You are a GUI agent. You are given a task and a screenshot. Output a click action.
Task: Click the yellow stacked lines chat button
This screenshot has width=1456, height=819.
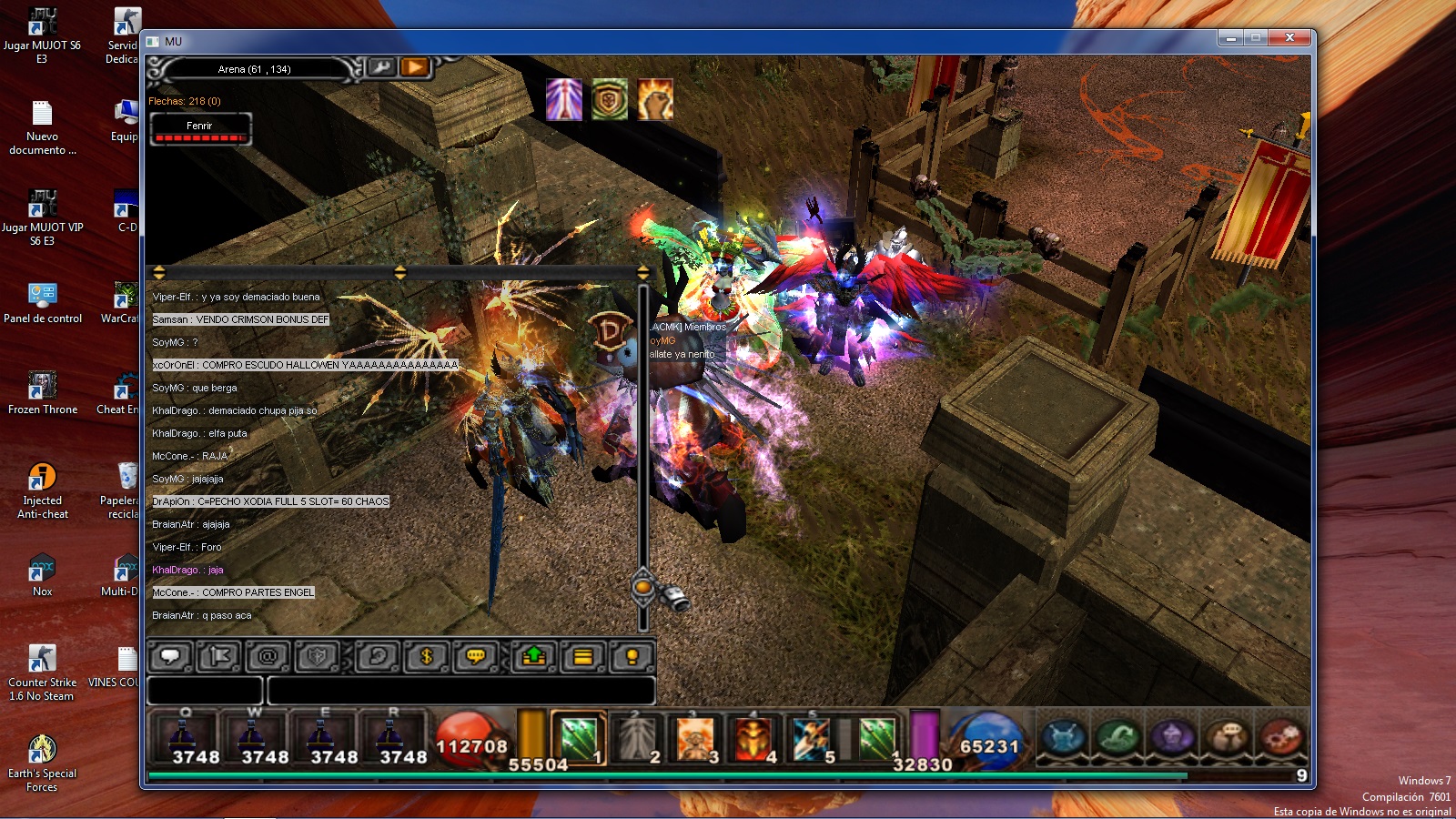point(583,656)
